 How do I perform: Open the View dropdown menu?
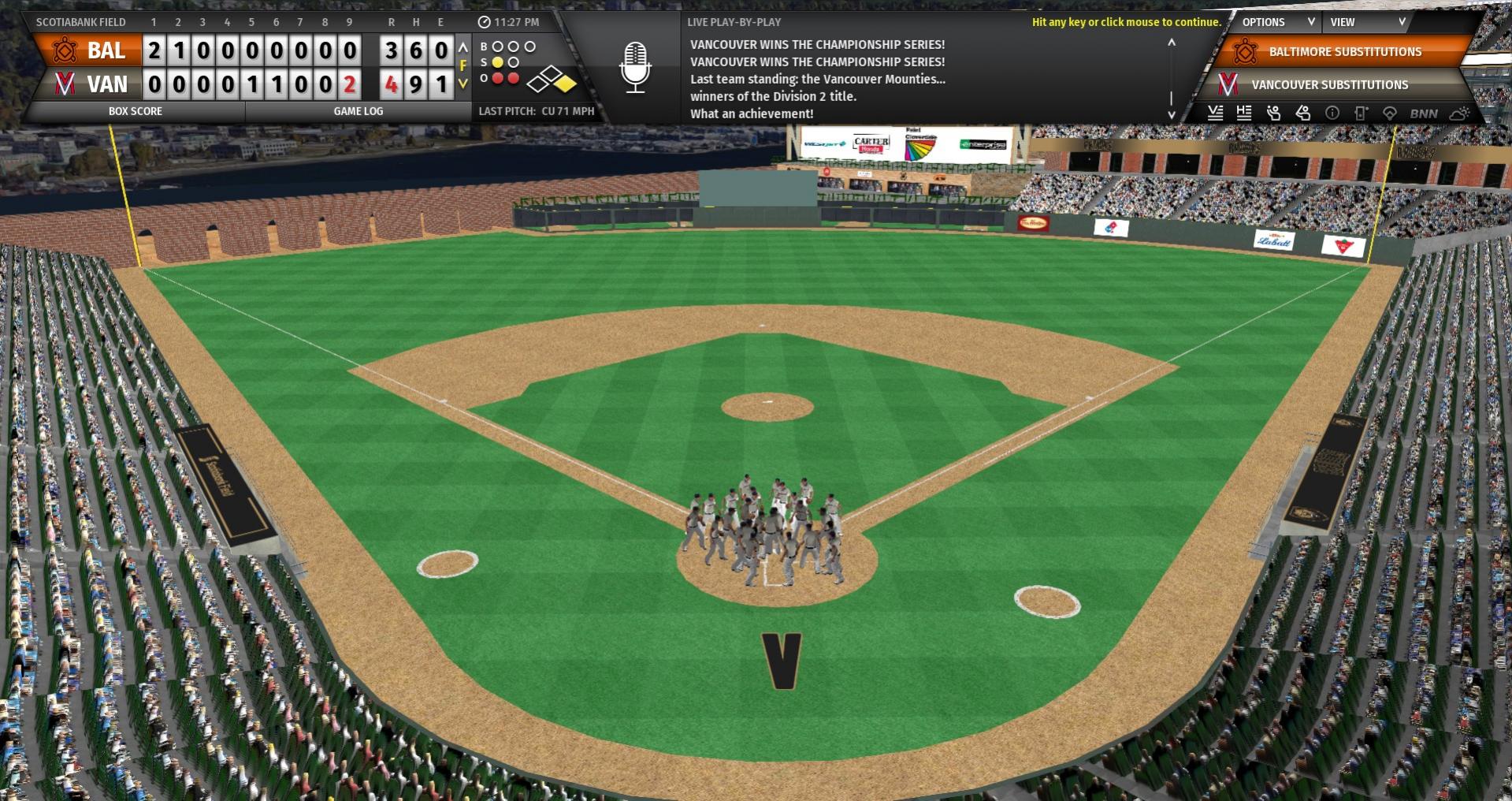tap(1365, 22)
